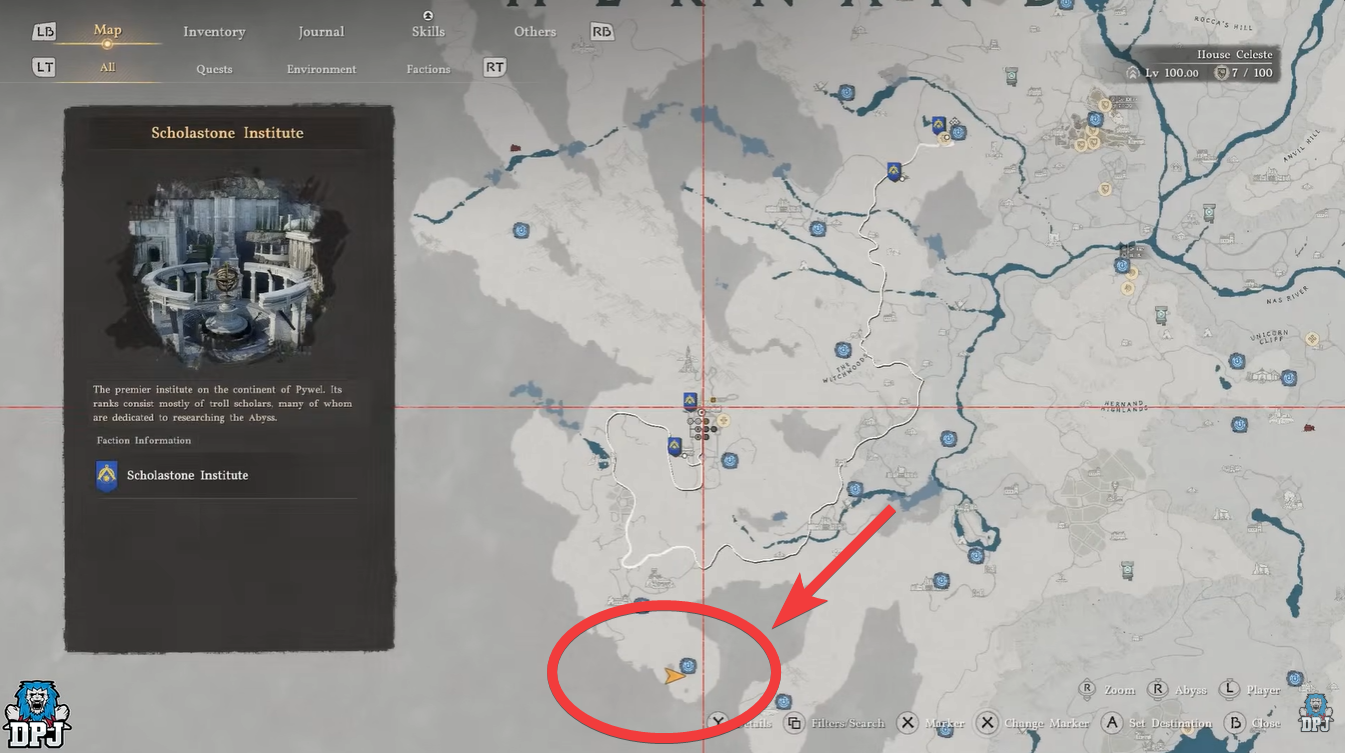Open the Others menu section
The width and height of the screenshot is (1345, 753).
534,31
